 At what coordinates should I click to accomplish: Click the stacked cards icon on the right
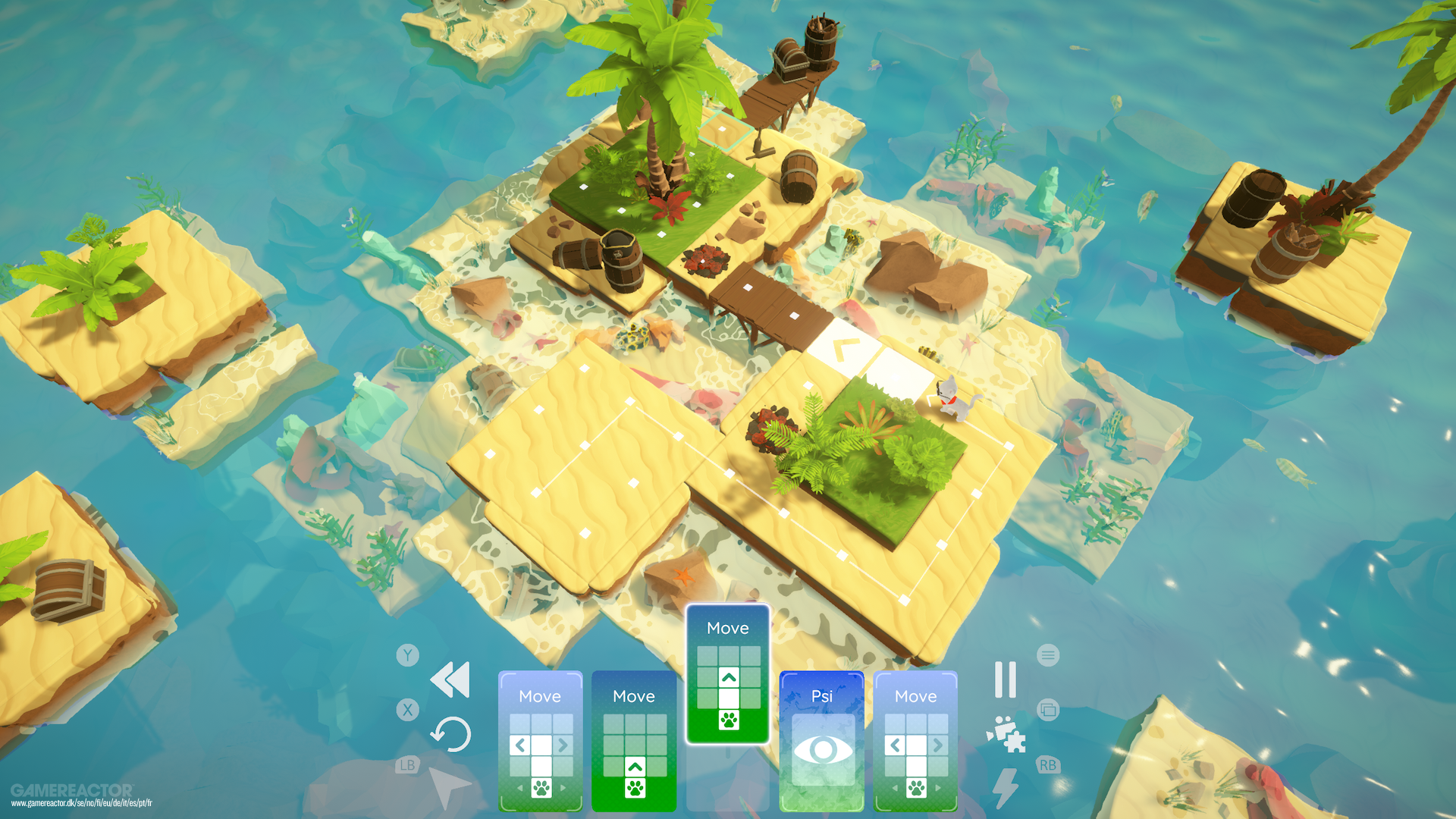(x=1049, y=709)
